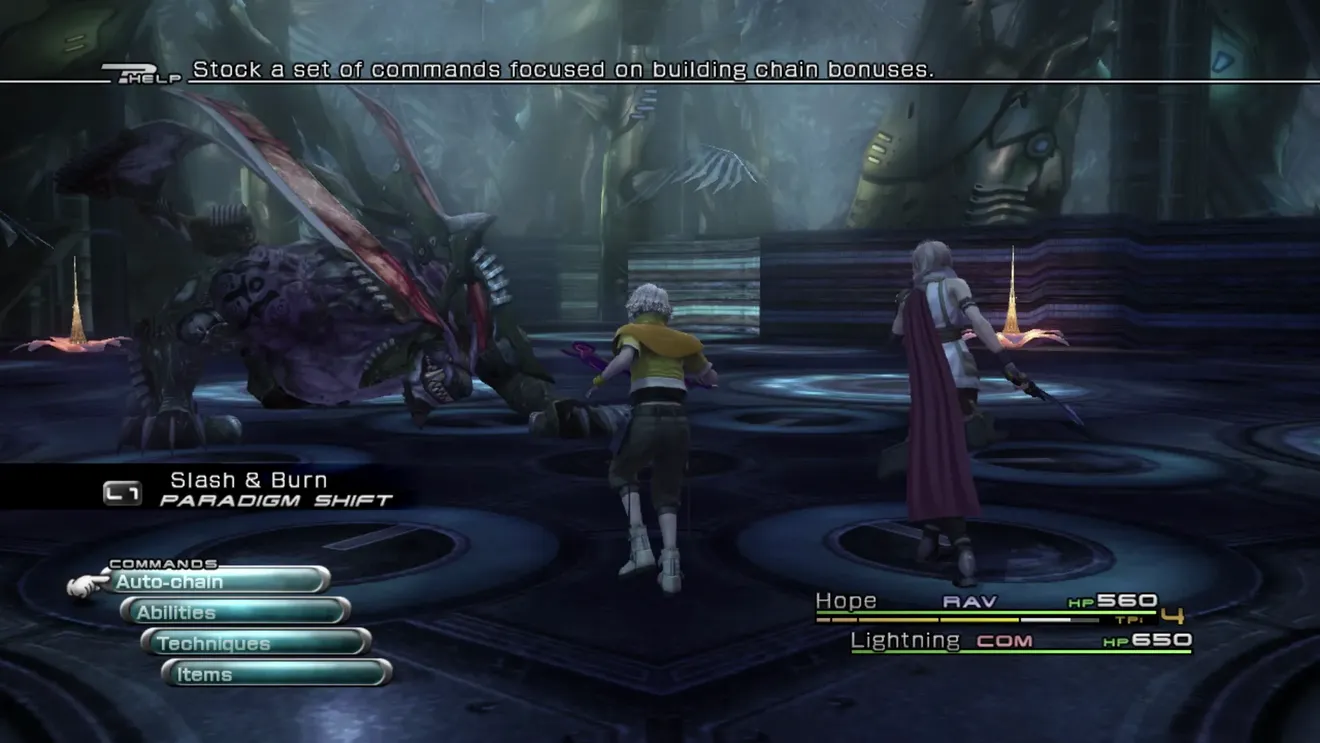Select Lightning's party status row
The width and height of the screenshot is (1320, 743).
point(1020,641)
